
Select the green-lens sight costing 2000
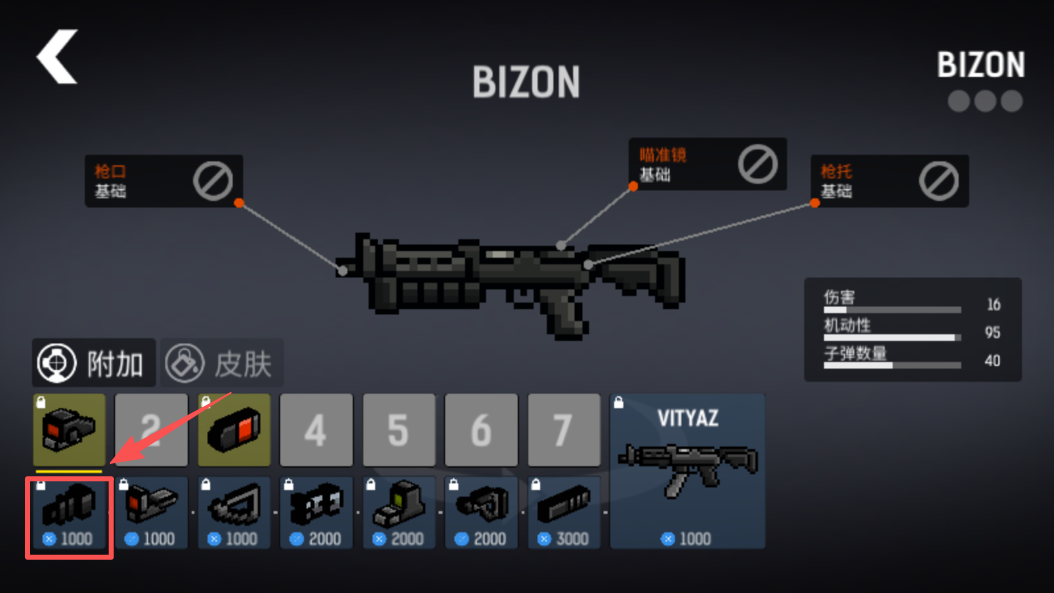click(x=399, y=513)
